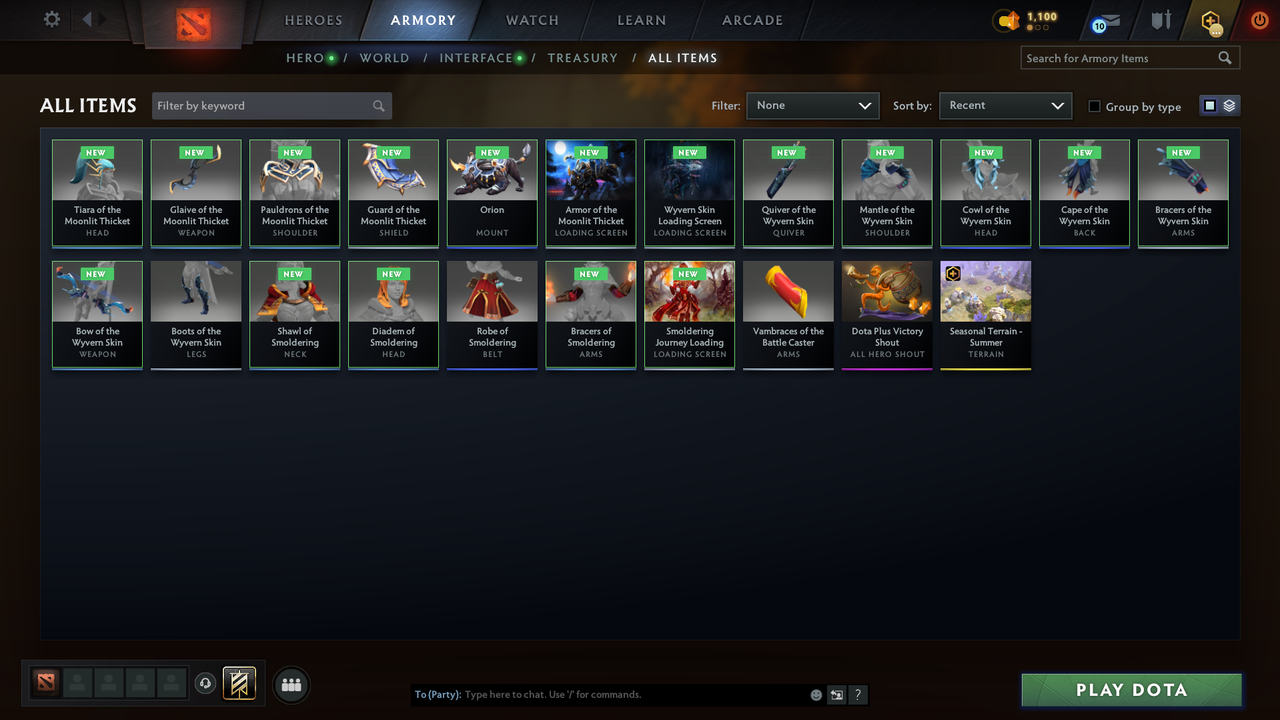1280x720 pixels.
Task: Select the Orion mount item thumbnail
Action: pos(491,190)
